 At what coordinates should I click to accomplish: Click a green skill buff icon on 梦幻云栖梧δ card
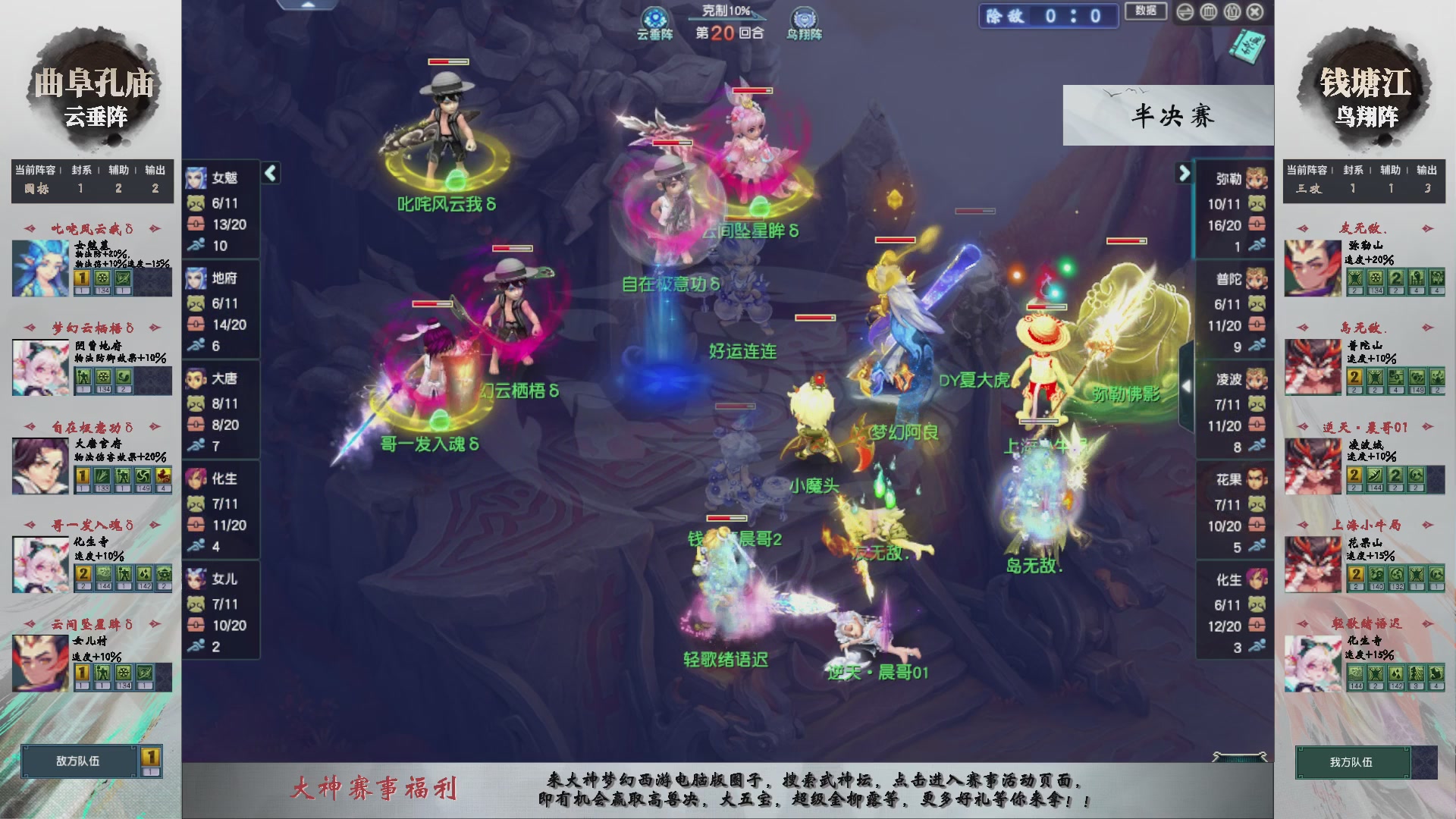coord(83,377)
